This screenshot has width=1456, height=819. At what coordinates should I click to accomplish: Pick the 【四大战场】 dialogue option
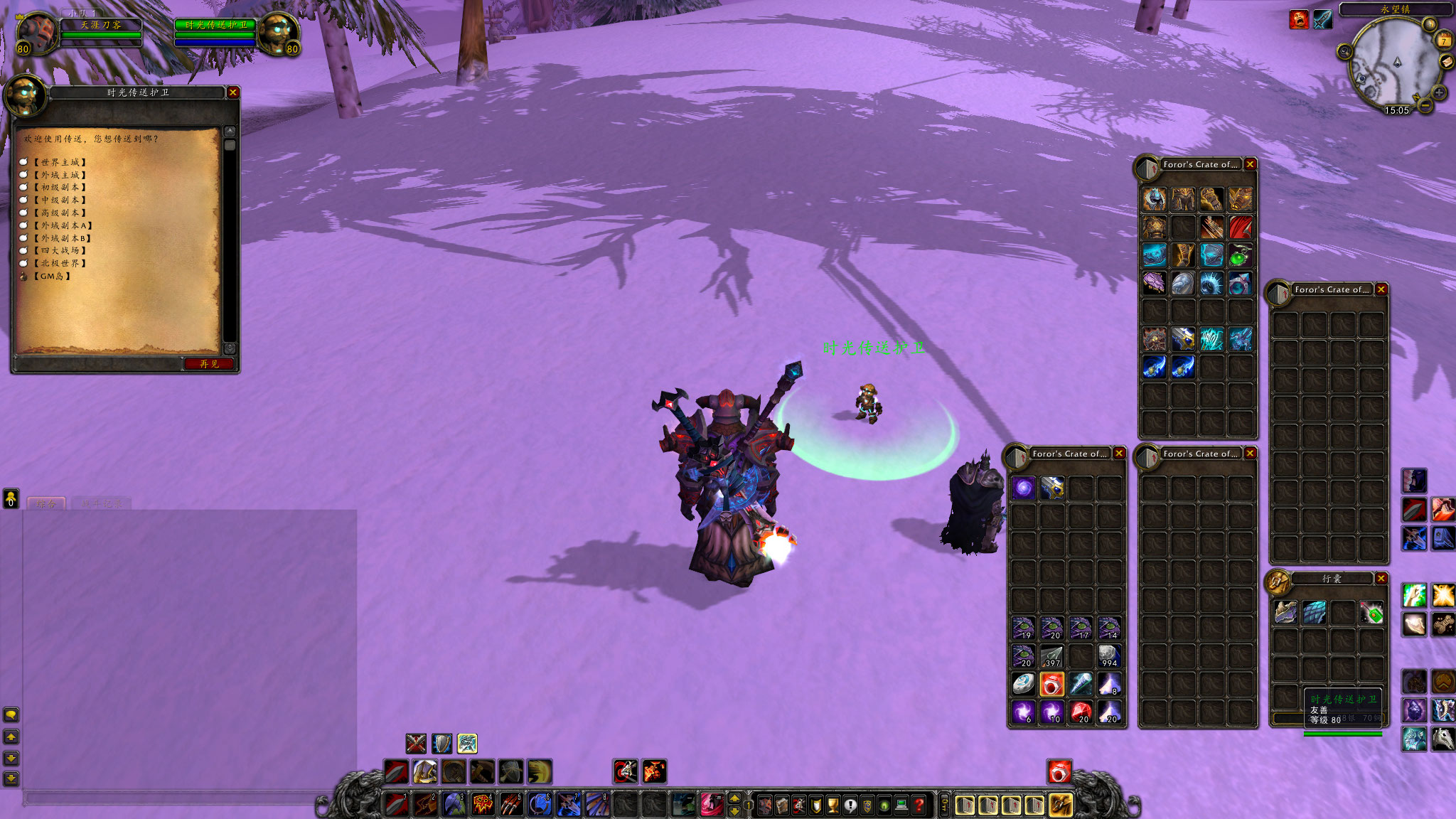pyautogui.click(x=60, y=250)
